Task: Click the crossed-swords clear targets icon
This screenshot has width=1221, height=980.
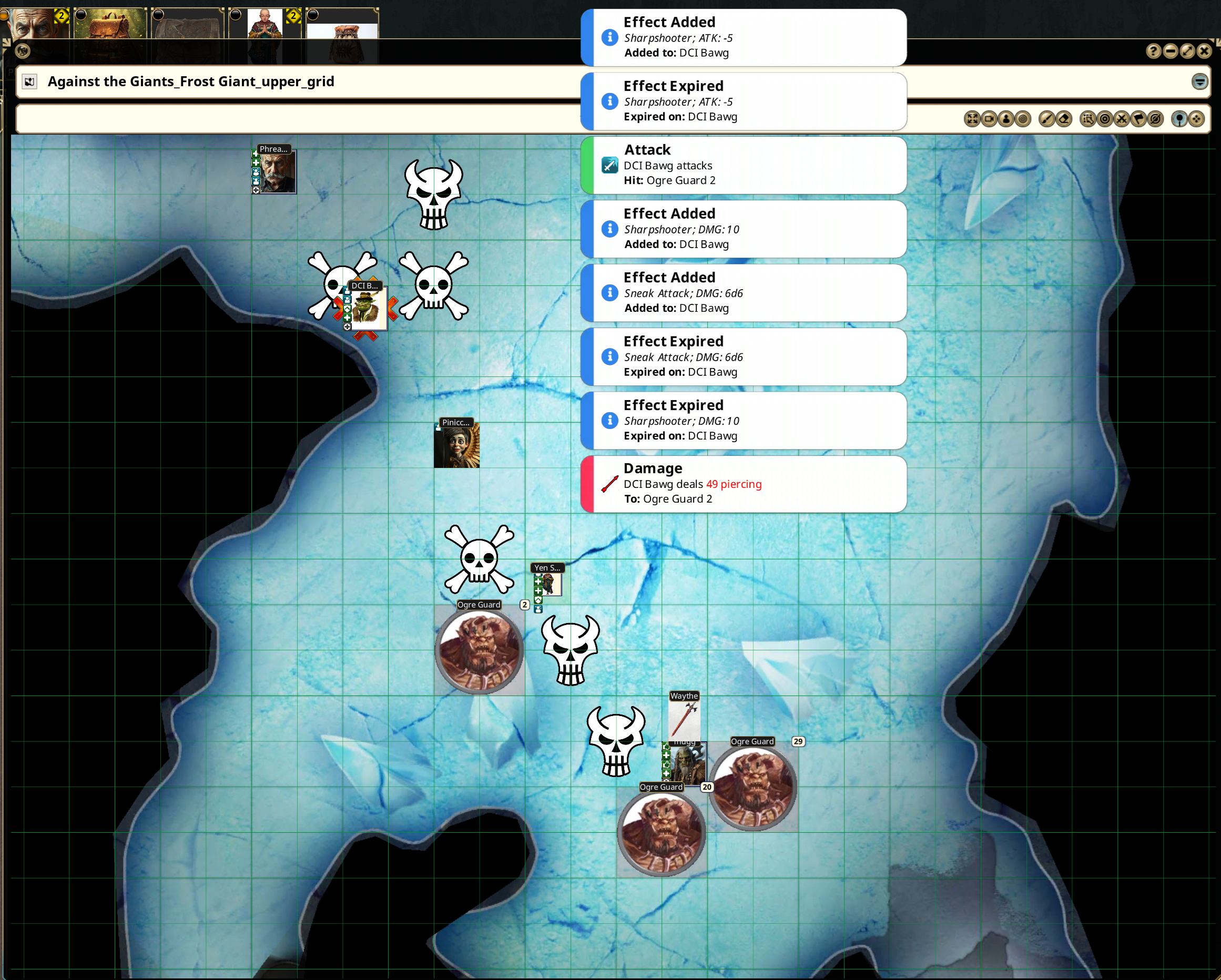Action: (x=1121, y=119)
